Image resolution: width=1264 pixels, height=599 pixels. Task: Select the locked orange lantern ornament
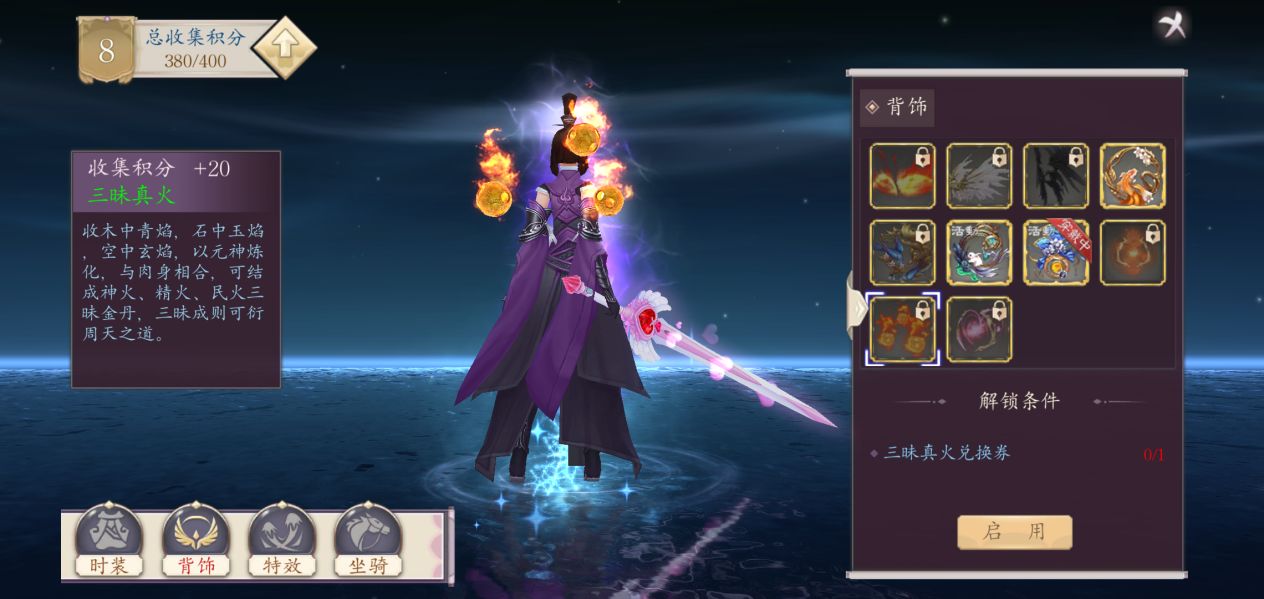point(1133,253)
